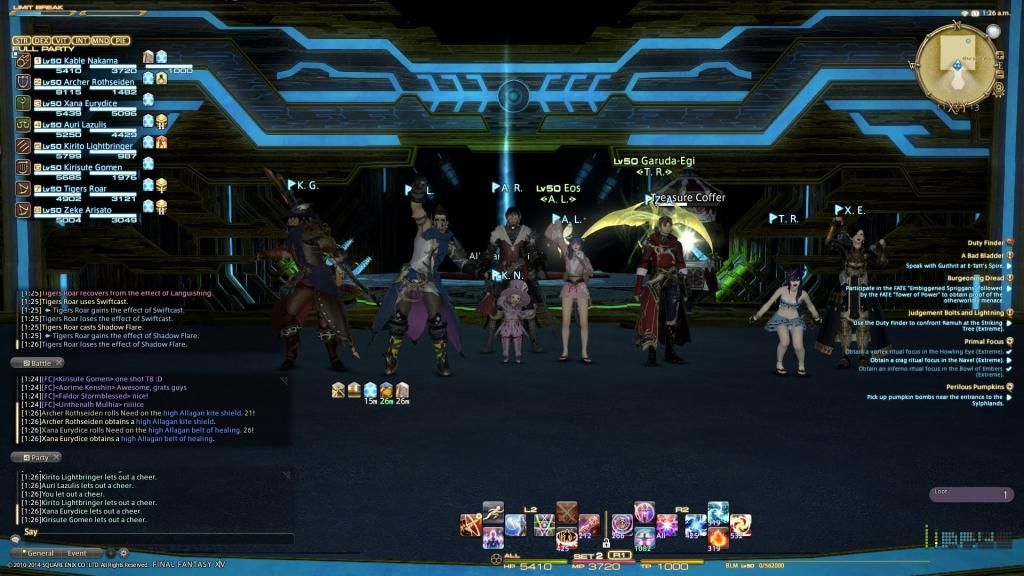
Task: Open chat log settings gear
Action: point(124,553)
